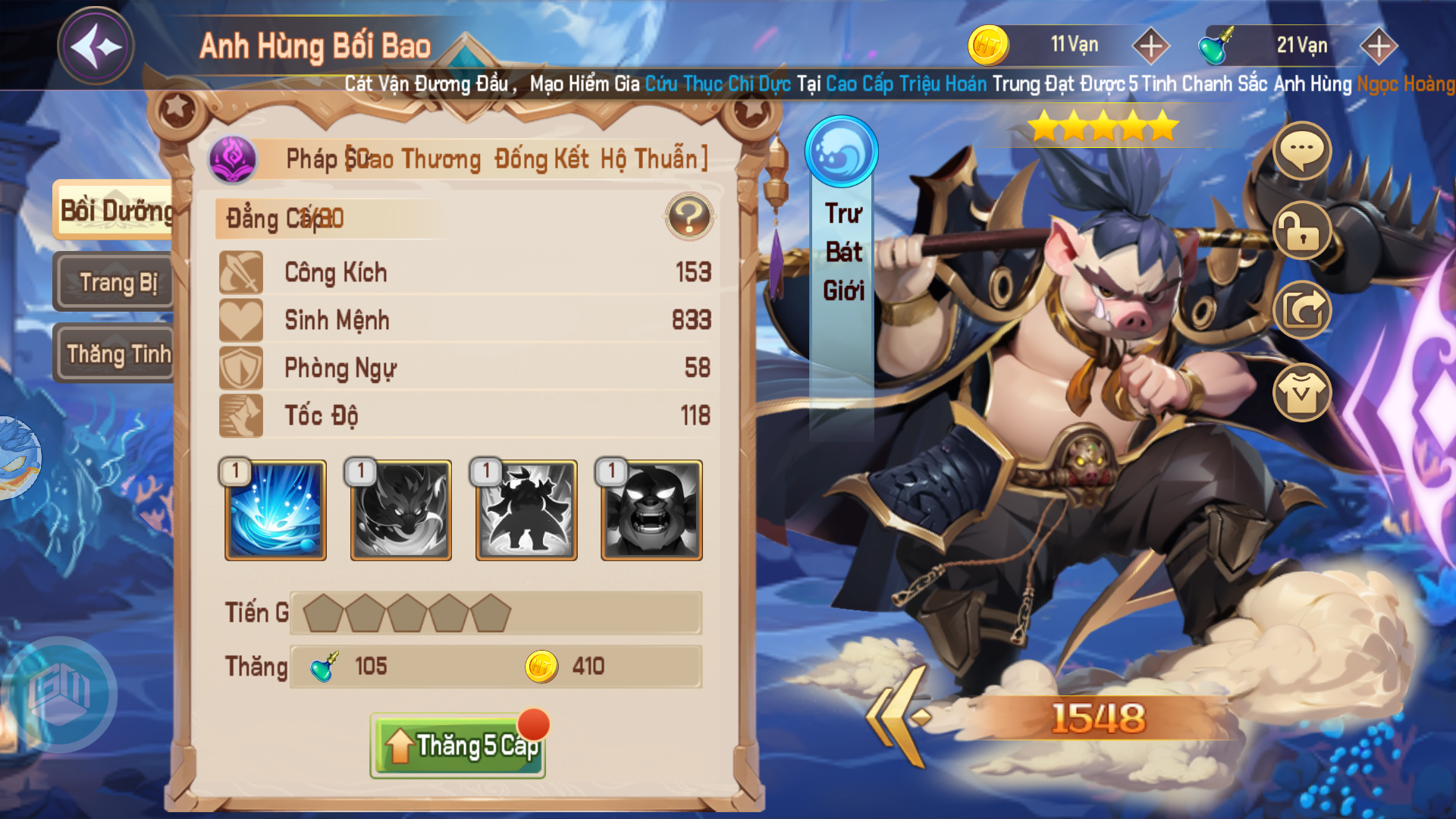Open the question mark help button
This screenshot has height=819, width=1456.
[689, 218]
